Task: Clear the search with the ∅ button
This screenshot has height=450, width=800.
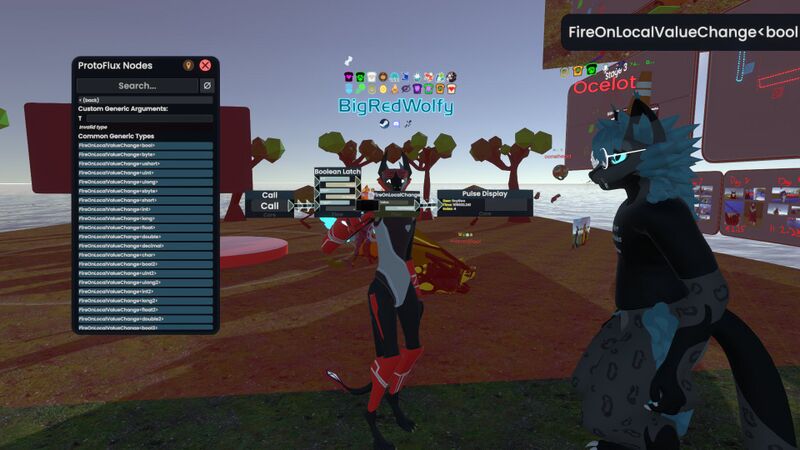Action: click(207, 86)
